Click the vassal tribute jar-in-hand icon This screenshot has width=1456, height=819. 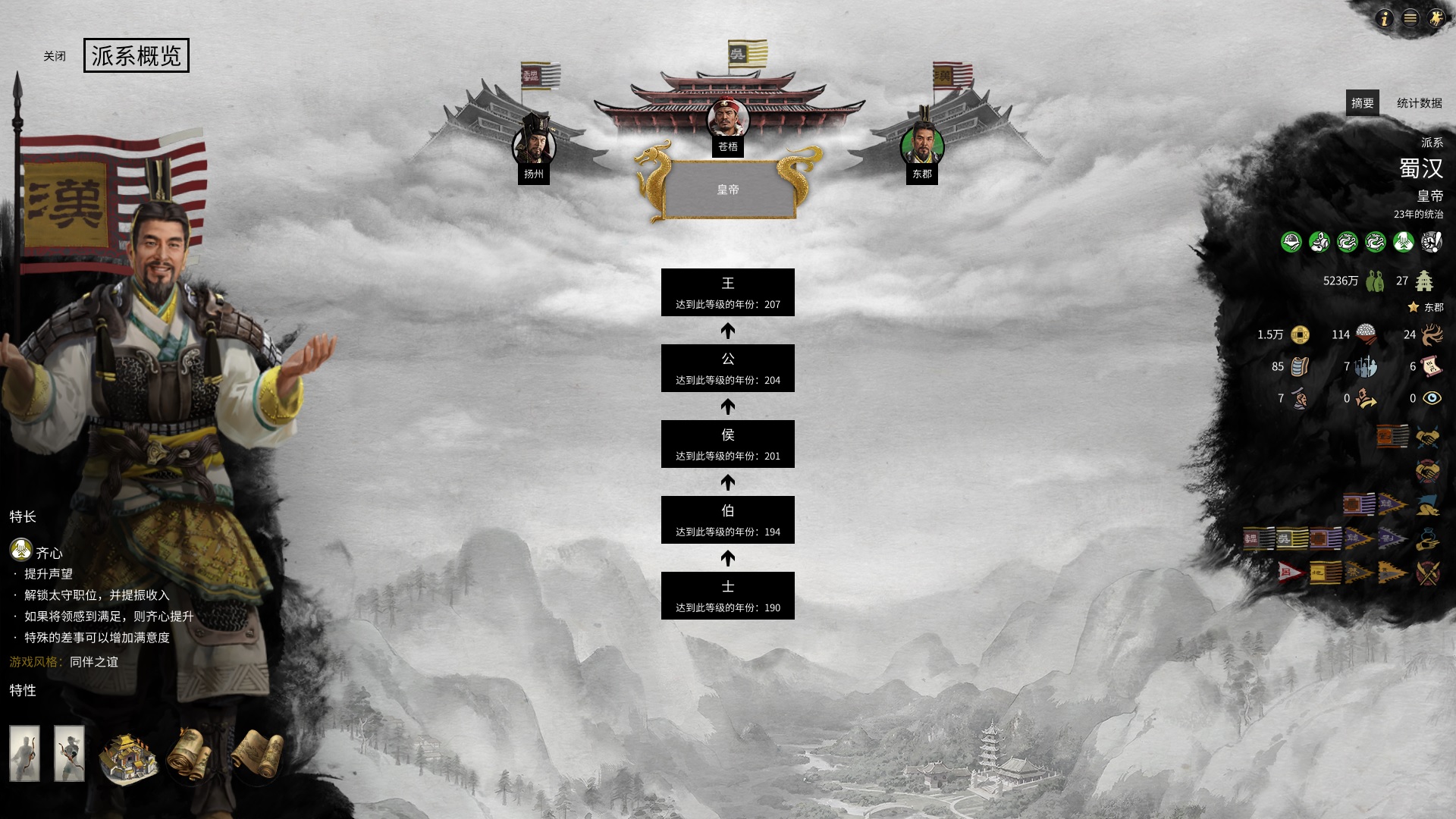[1429, 538]
